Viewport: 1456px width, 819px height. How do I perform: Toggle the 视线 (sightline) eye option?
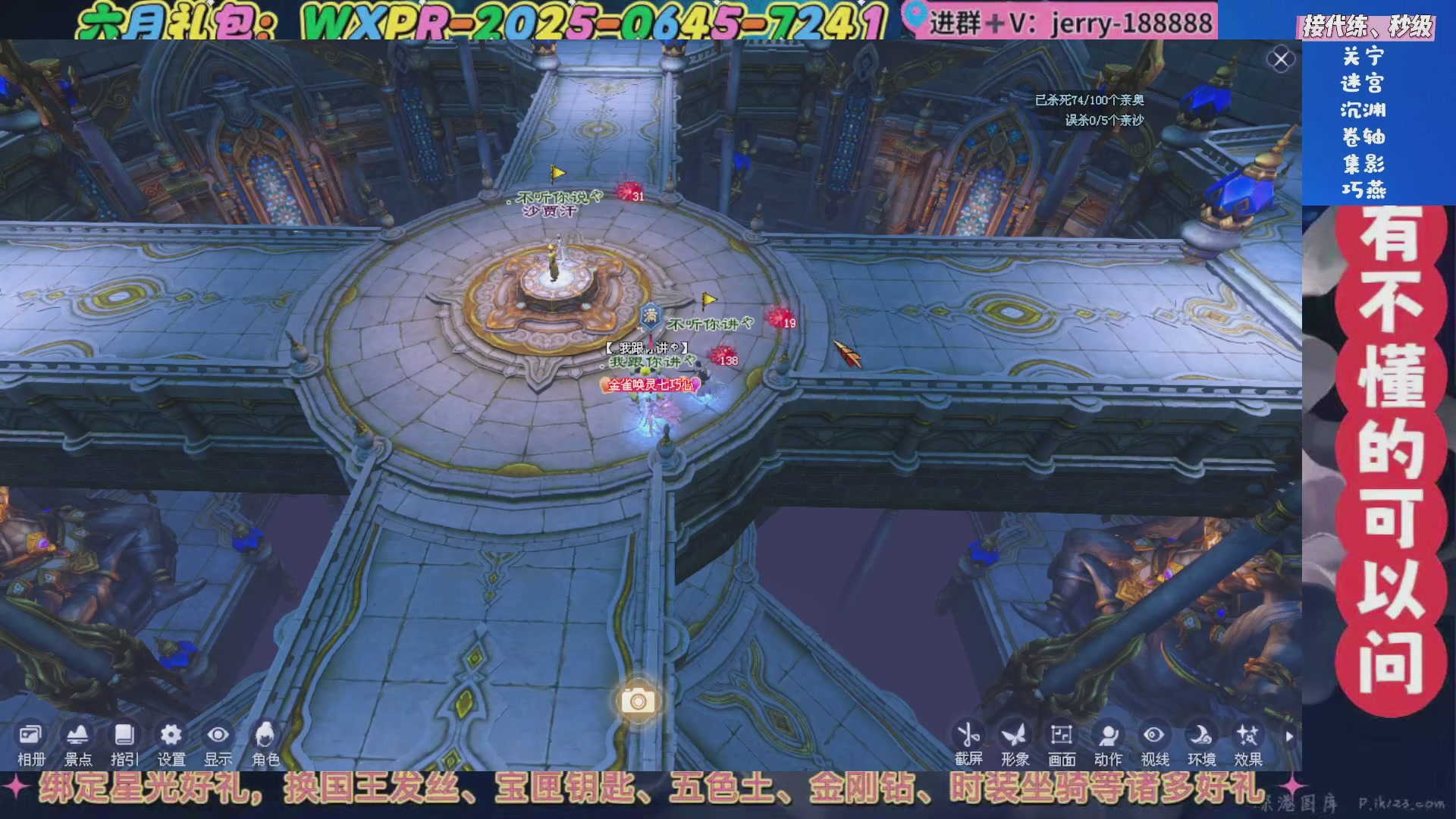tap(1155, 736)
